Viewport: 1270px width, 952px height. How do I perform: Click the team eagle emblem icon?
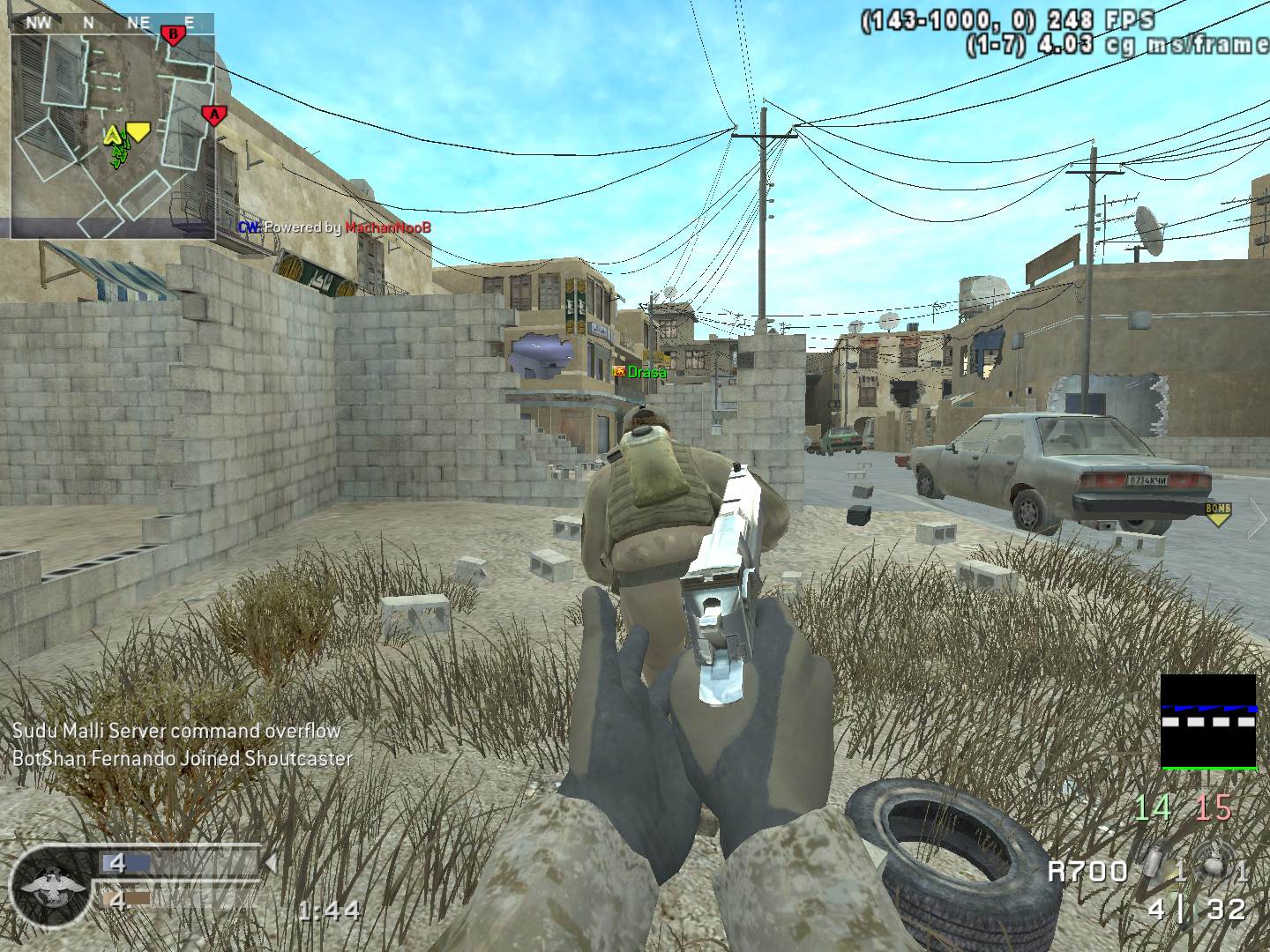[x=53, y=885]
